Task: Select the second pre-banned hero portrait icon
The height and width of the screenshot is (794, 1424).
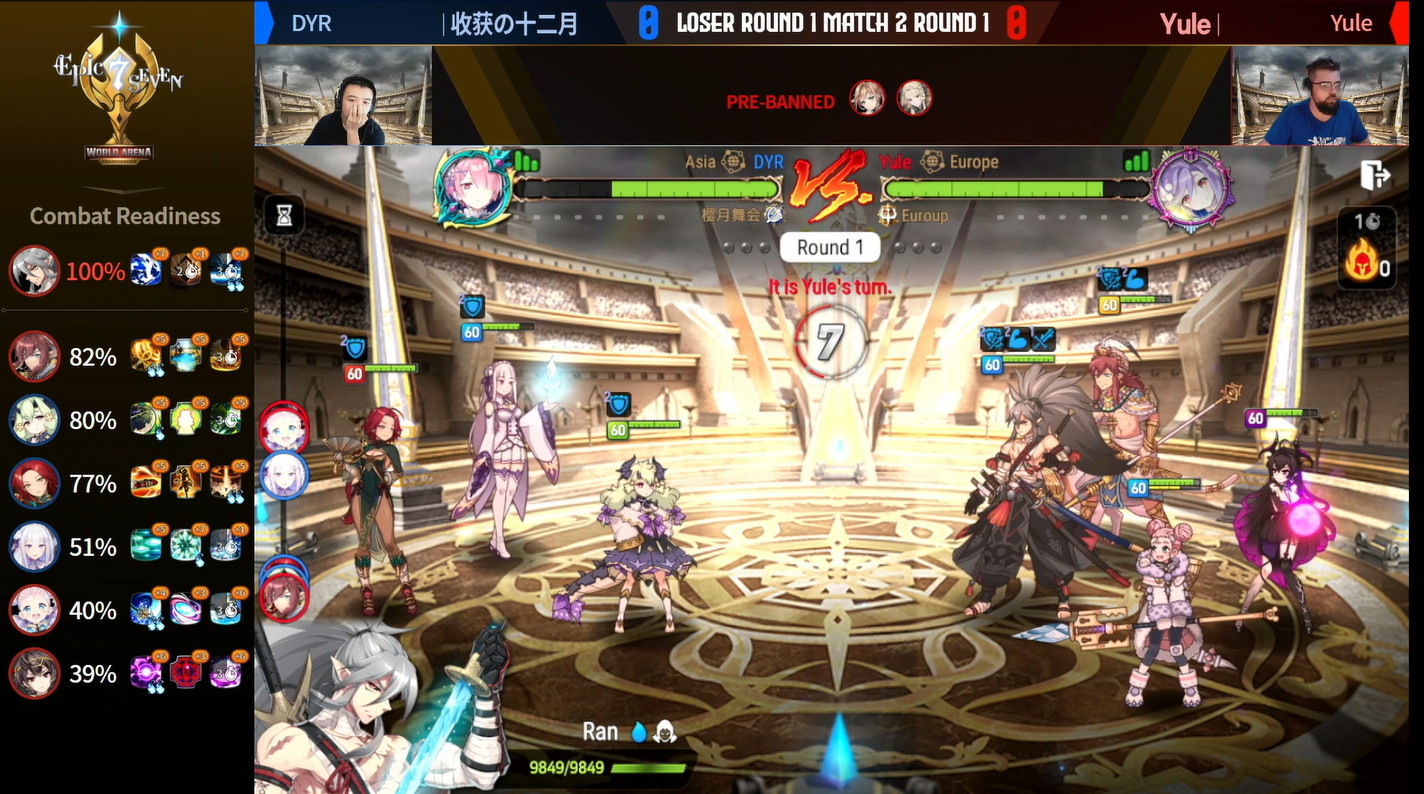Action: [915, 99]
